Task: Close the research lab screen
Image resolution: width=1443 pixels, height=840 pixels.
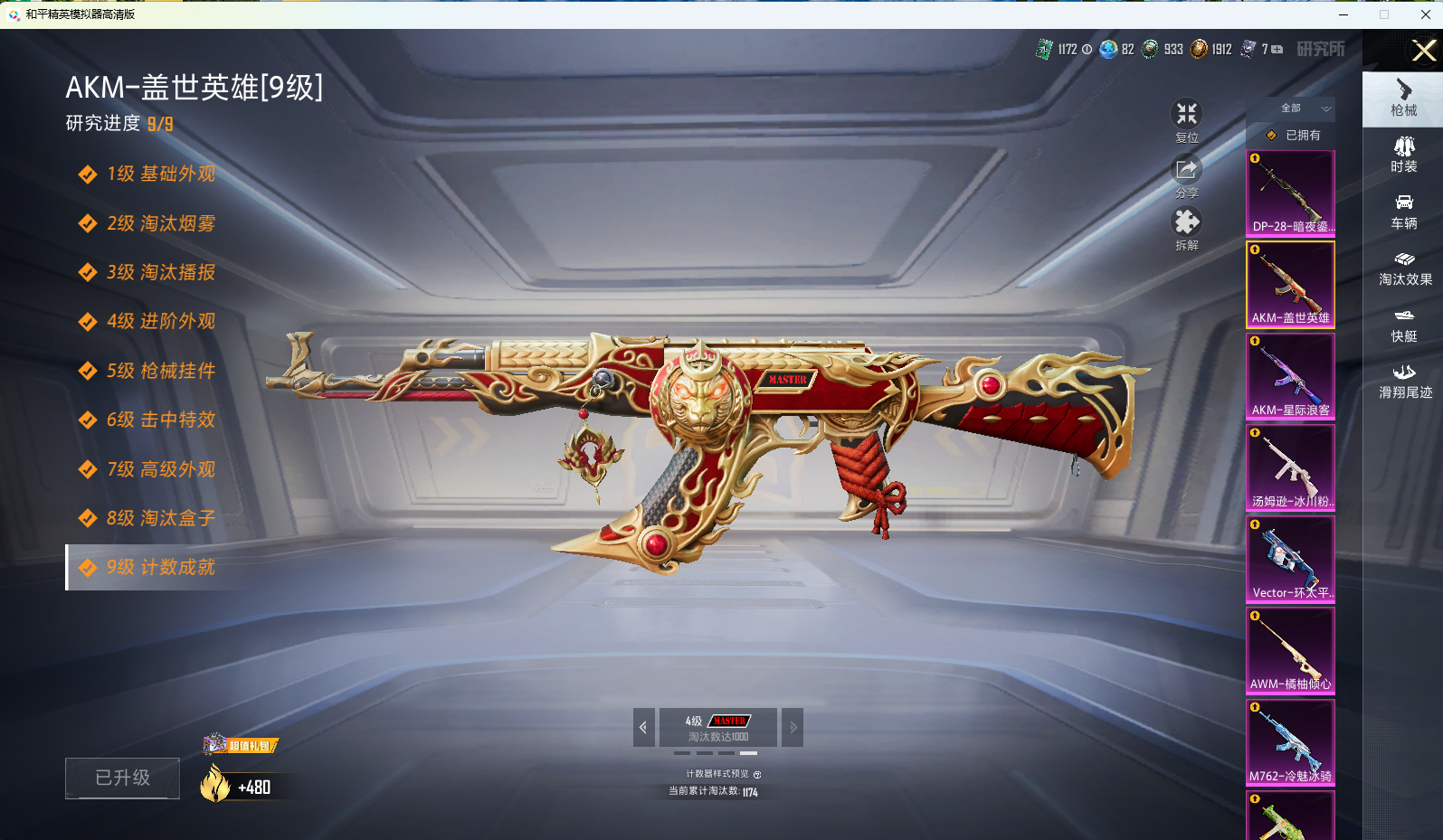Action: [x=1423, y=51]
